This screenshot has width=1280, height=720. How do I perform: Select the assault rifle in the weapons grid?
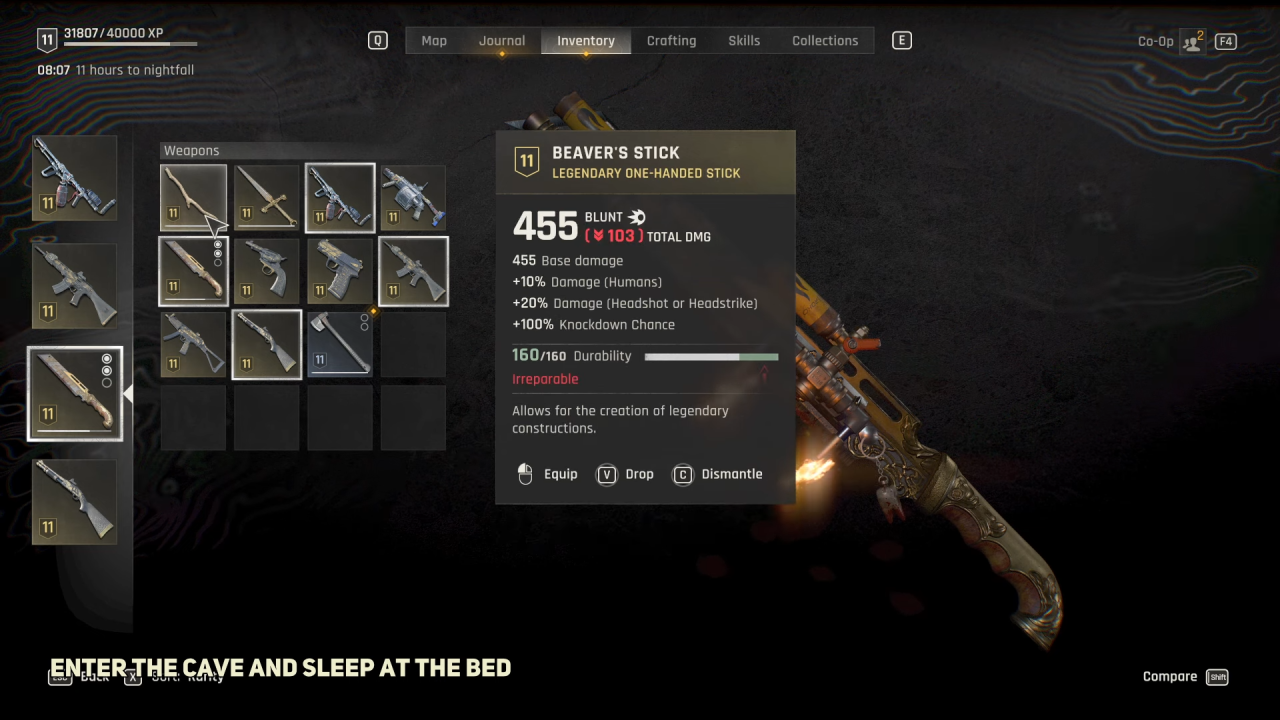tap(413, 271)
